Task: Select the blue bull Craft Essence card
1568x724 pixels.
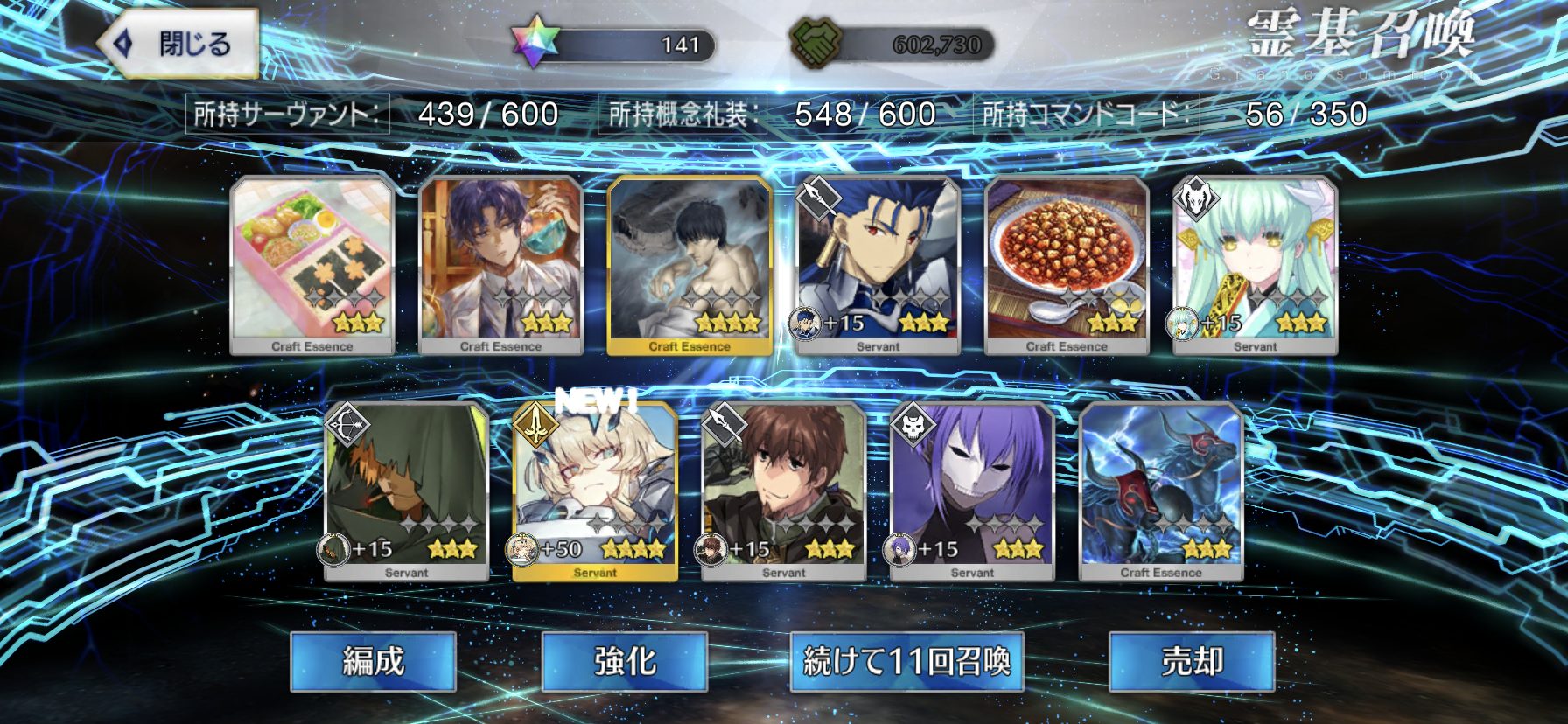Action: pos(1161,491)
